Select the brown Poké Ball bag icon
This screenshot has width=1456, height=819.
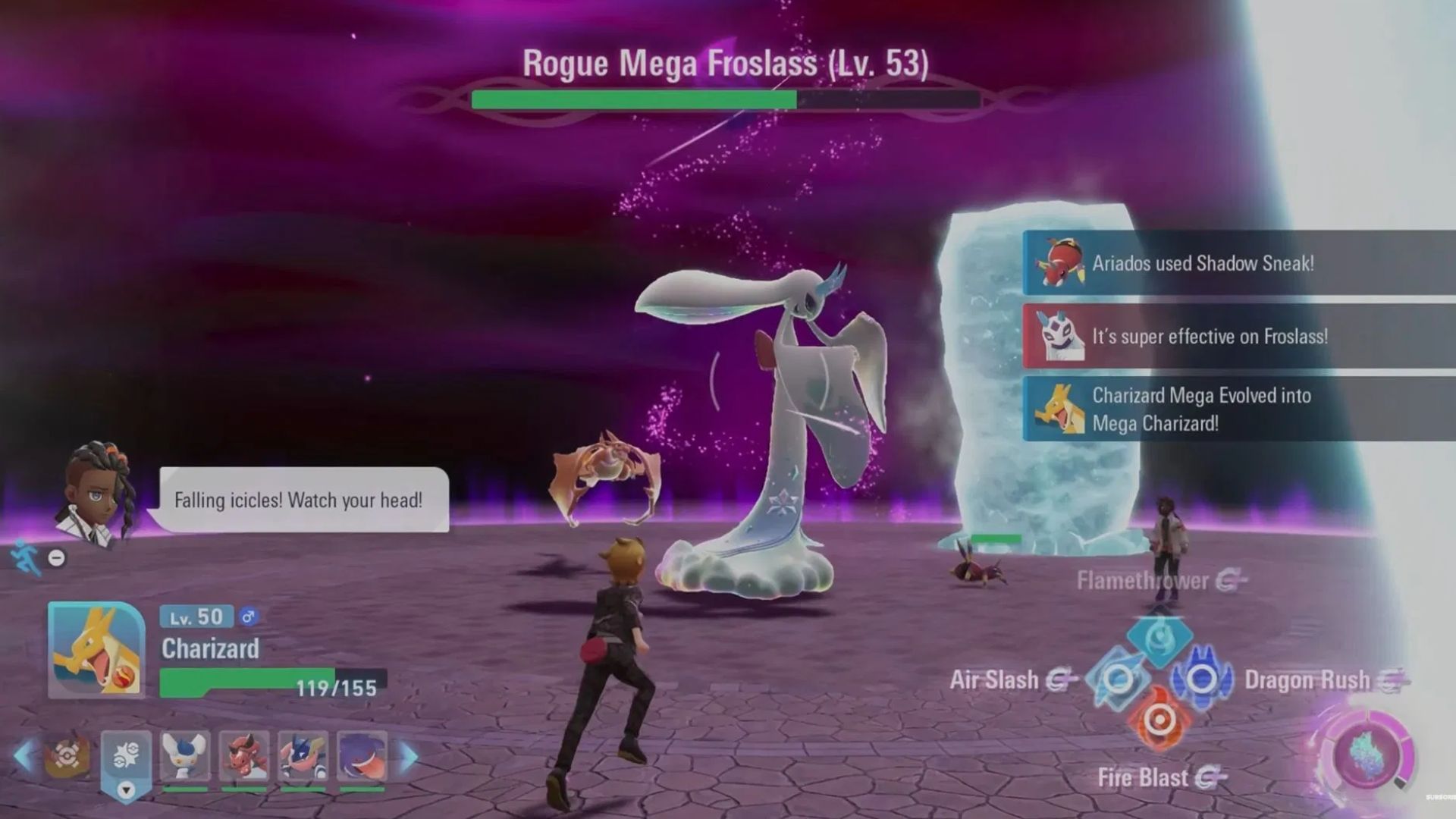point(67,756)
